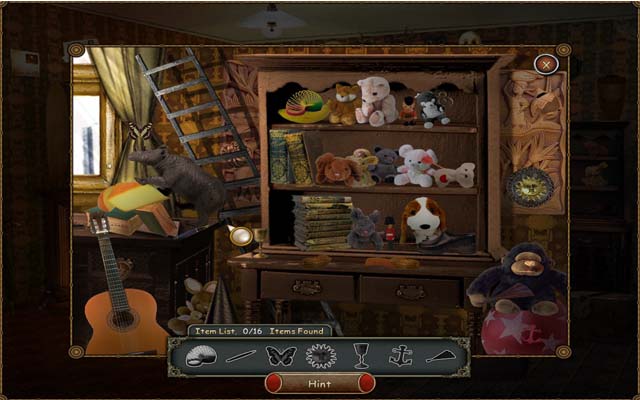Click the Hint button
The height and width of the screenshot is (400, 640).
(x=320, y=382)
